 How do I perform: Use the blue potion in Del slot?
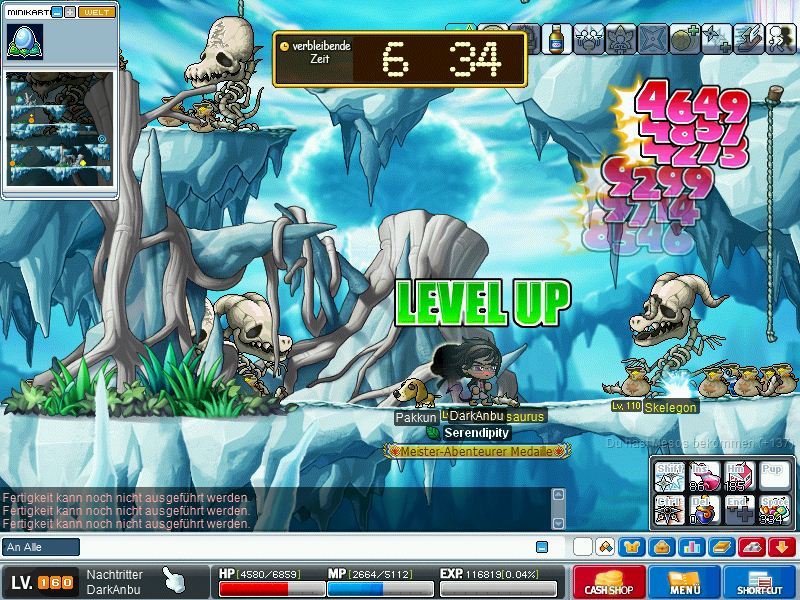[x=706, y=509]
